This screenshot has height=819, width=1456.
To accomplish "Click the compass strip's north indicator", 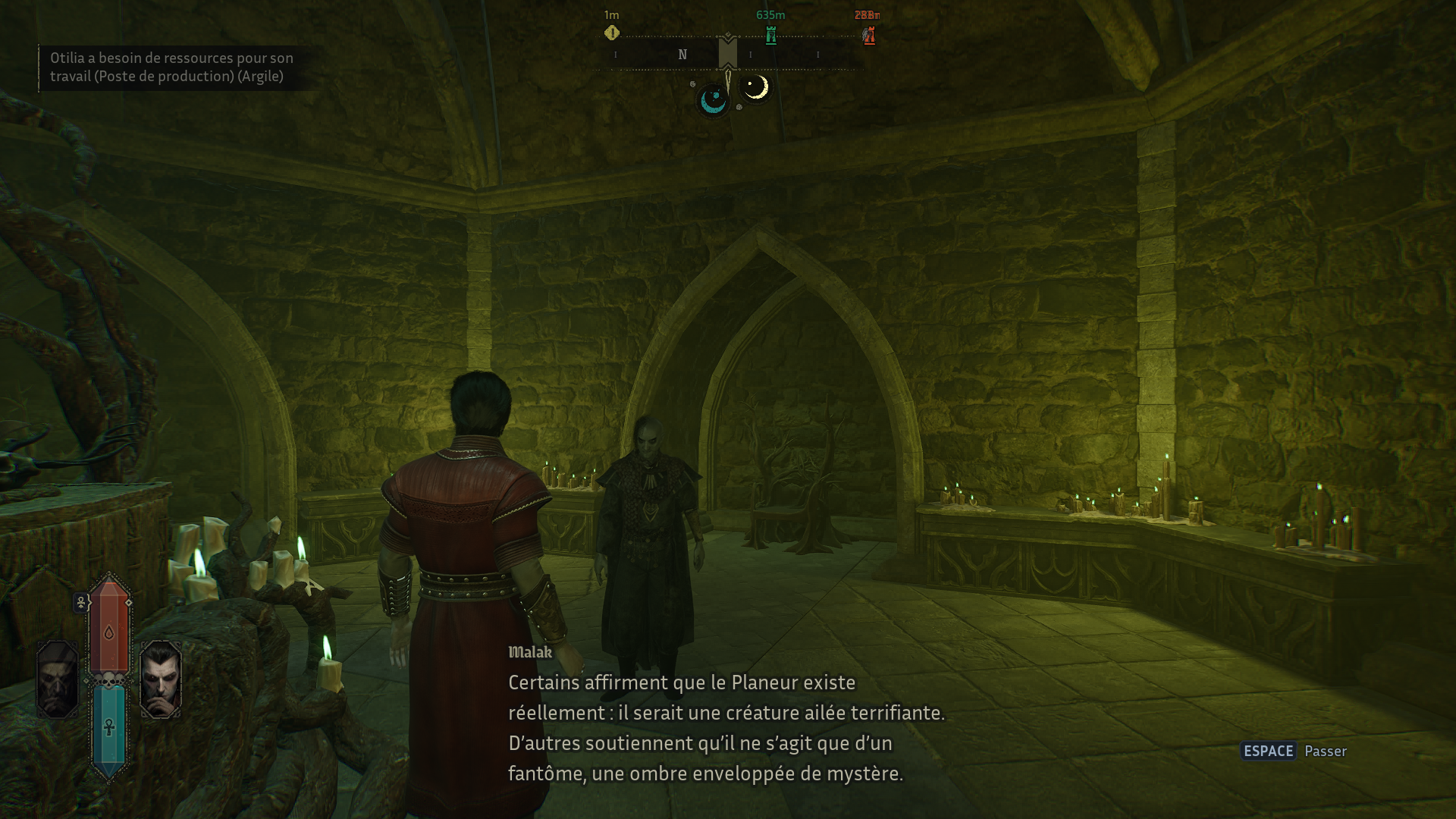I will [682, 55].
